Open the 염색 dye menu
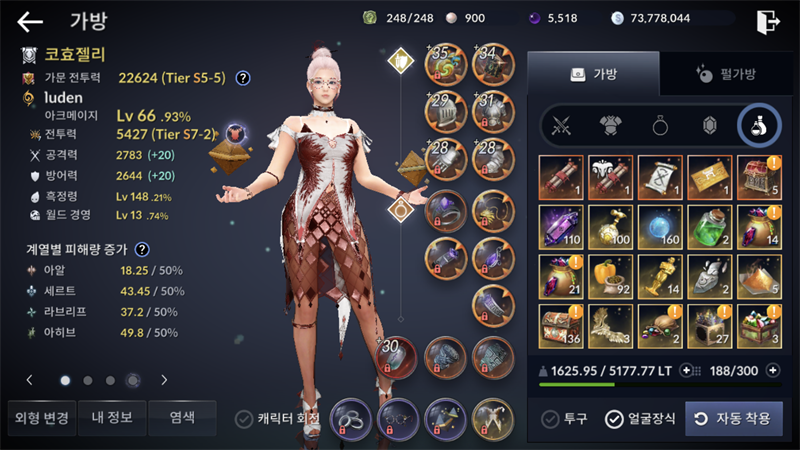Viewport: 800px width, 450px height. 182,418
